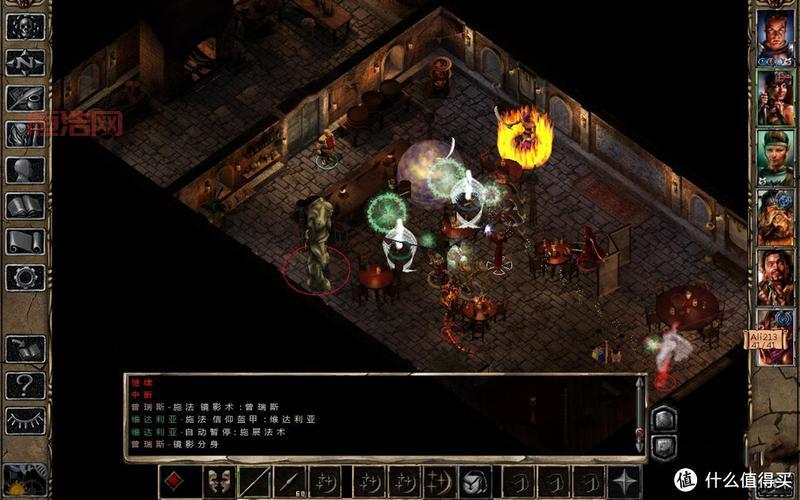Select the green-hooded character portrait

point(775,157)
